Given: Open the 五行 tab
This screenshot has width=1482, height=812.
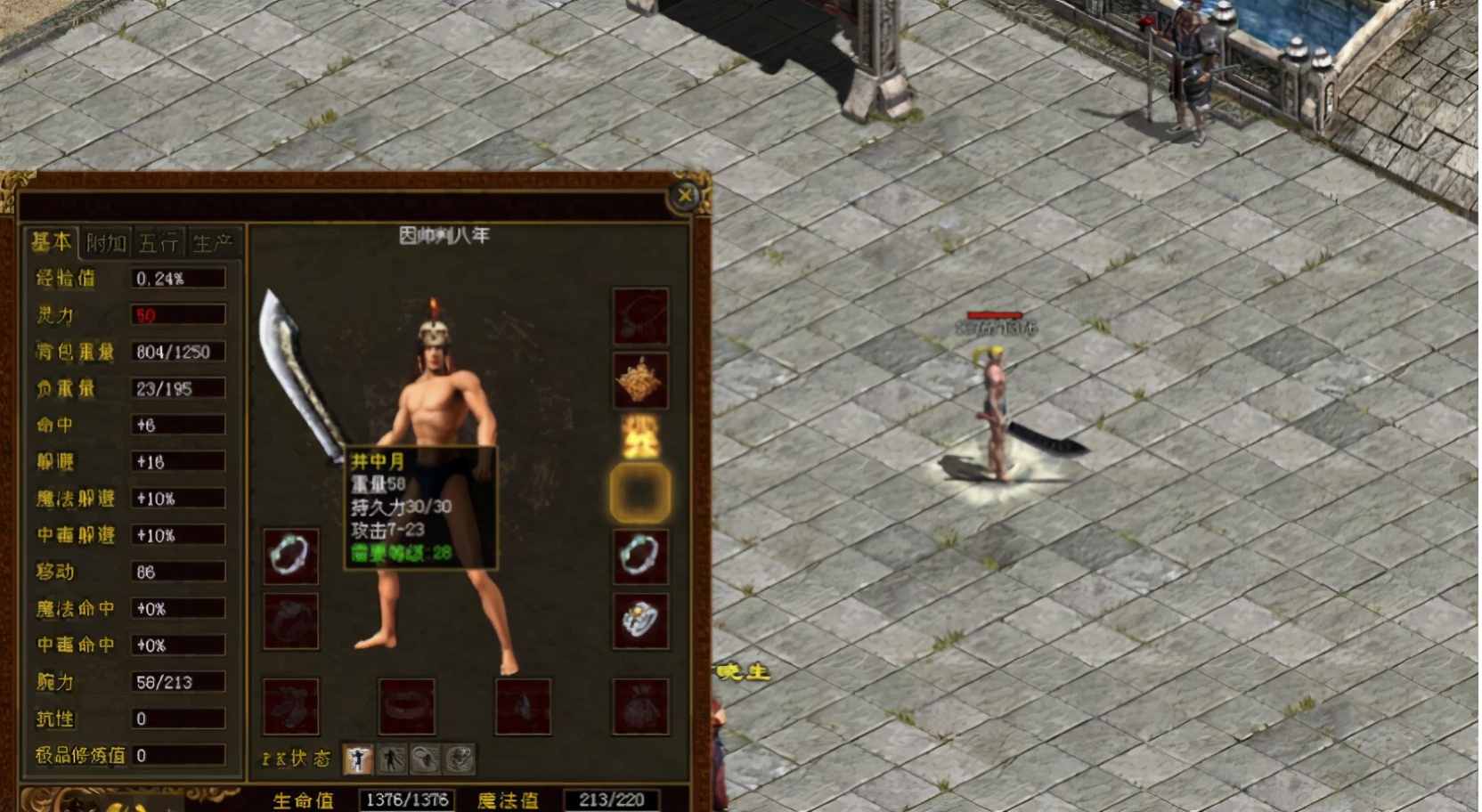Looking at the screenshot, I should click(x=159, y=243).
